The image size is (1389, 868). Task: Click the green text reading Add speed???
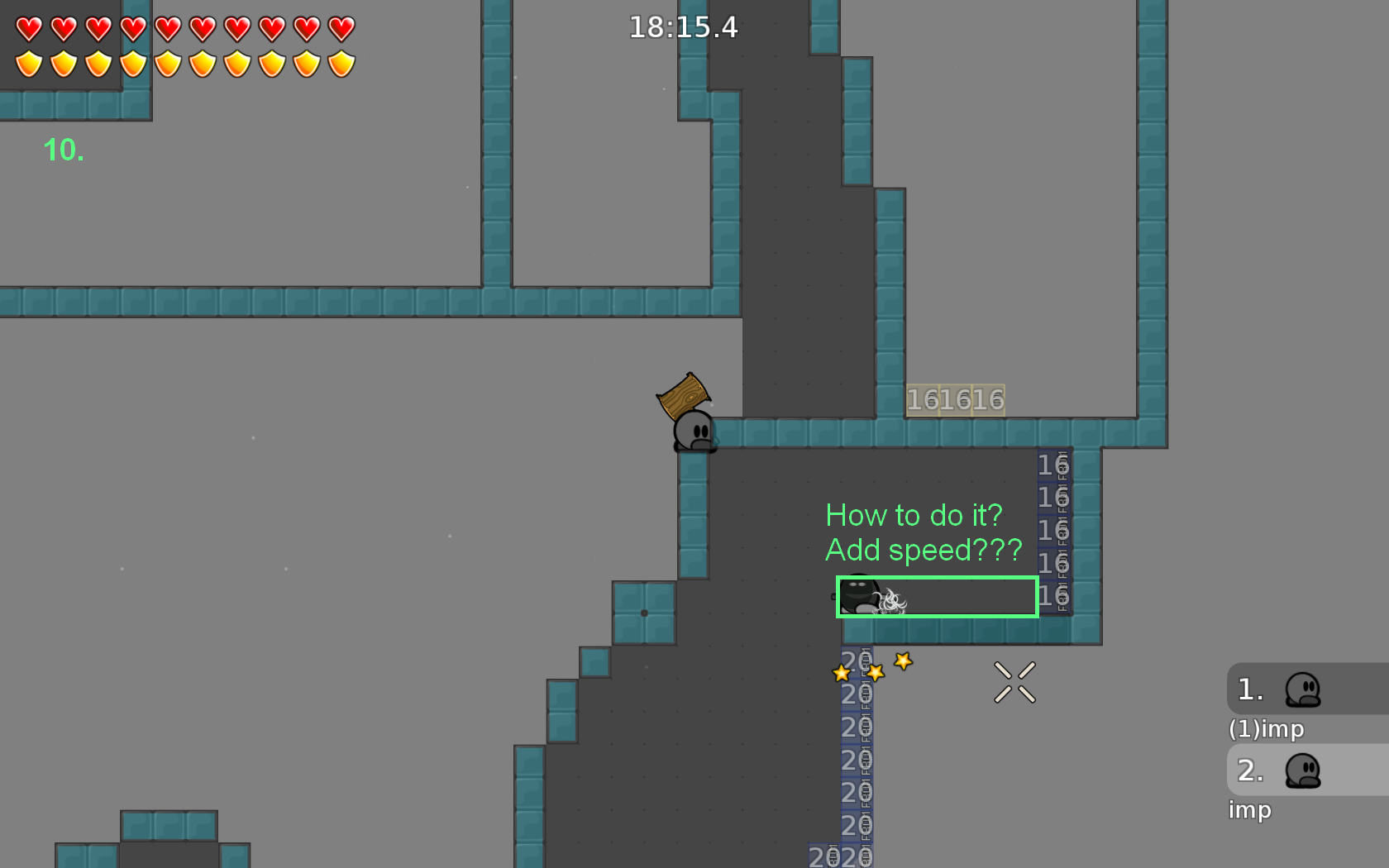[924, 550]
